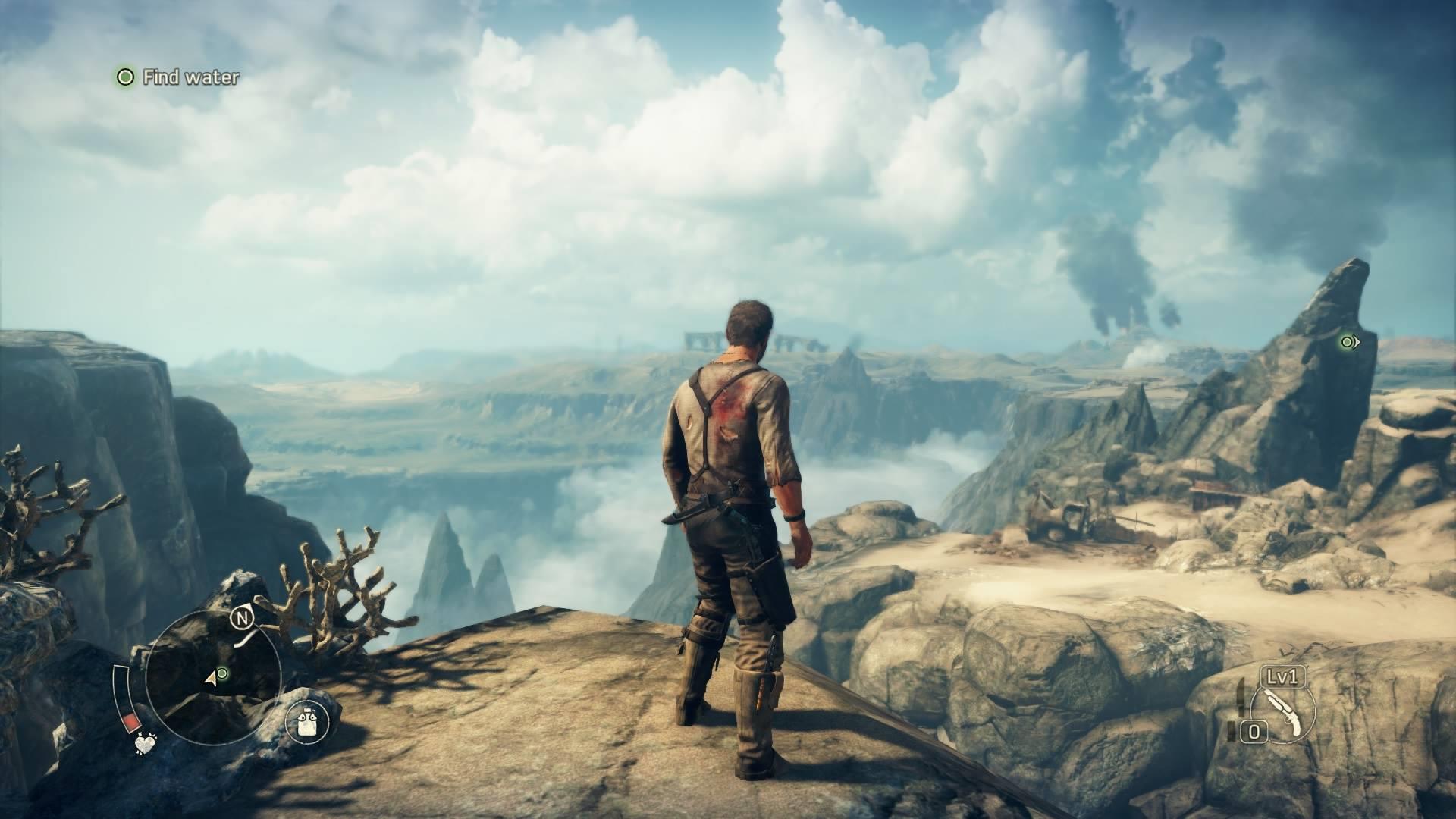Click the N compass marker on minimap

coord(242,619)
